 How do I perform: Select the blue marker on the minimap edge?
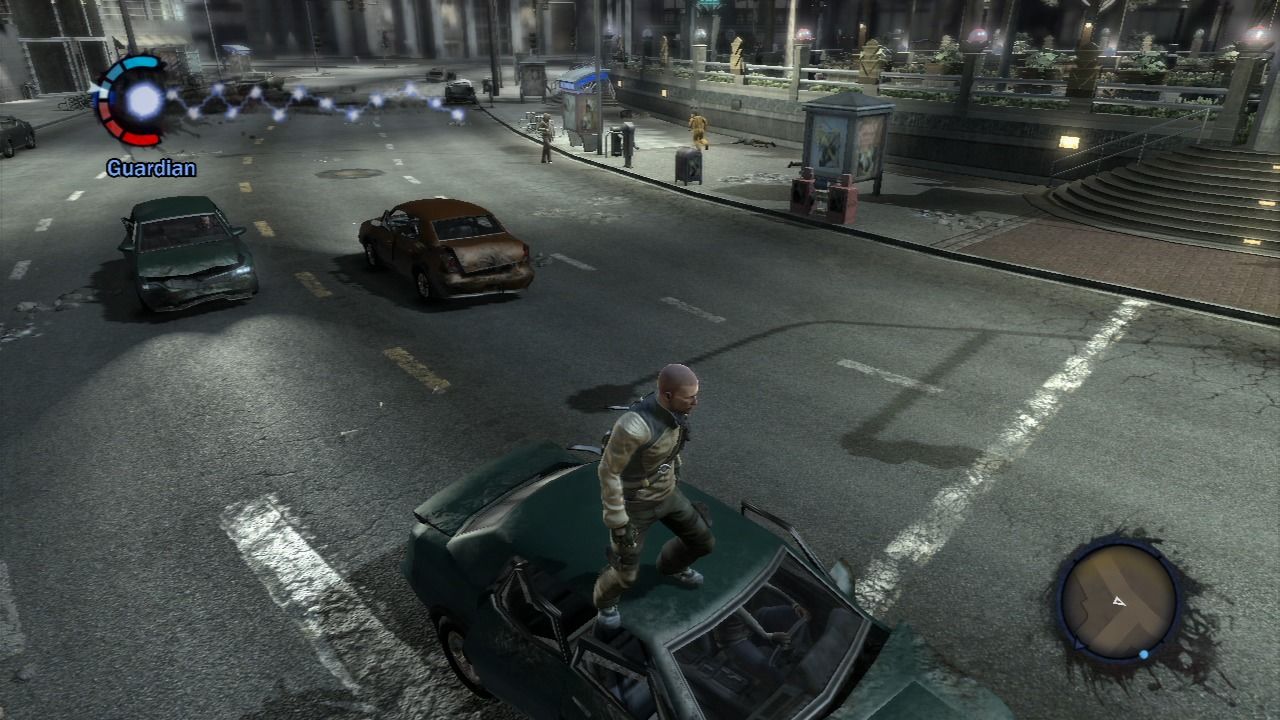1144,655
